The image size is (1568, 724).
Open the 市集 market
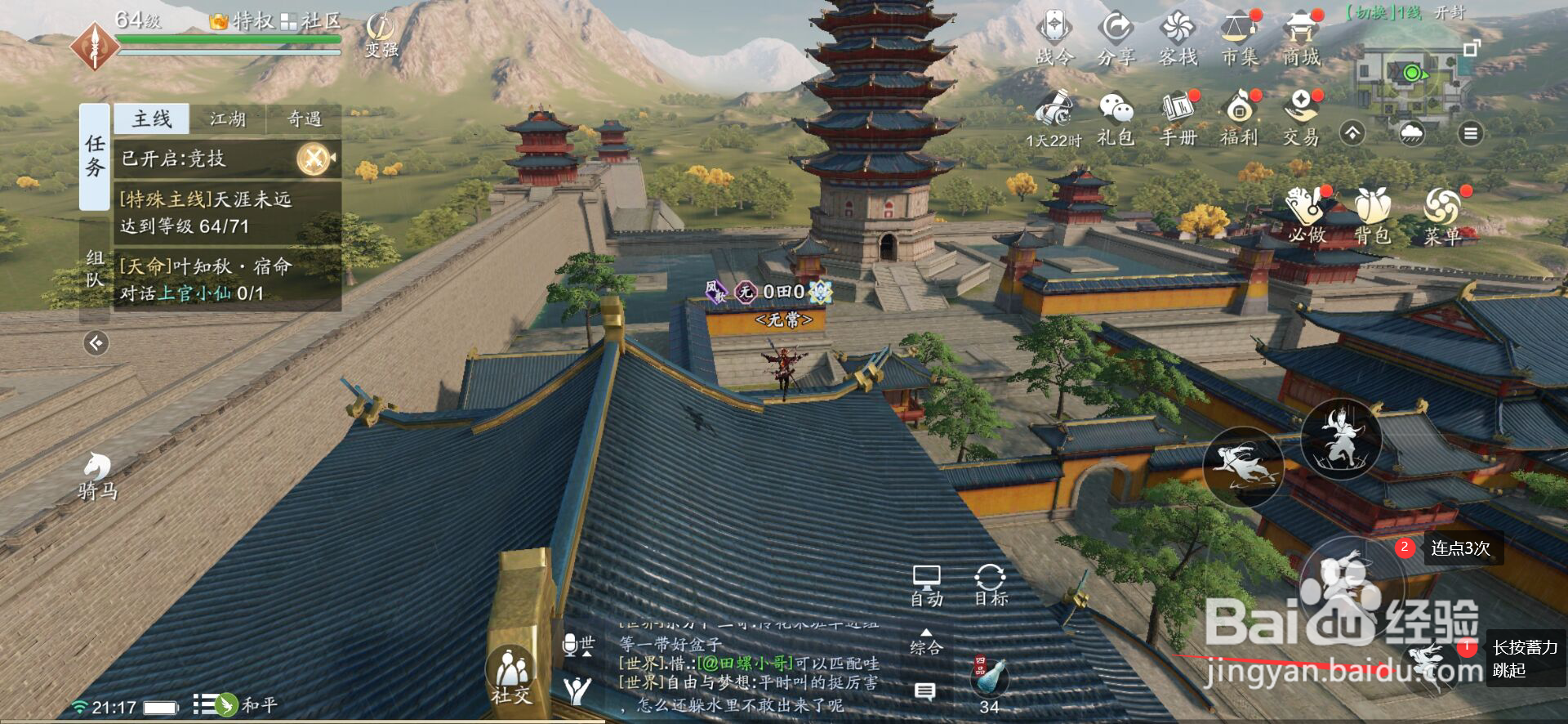pos(1239,37)
